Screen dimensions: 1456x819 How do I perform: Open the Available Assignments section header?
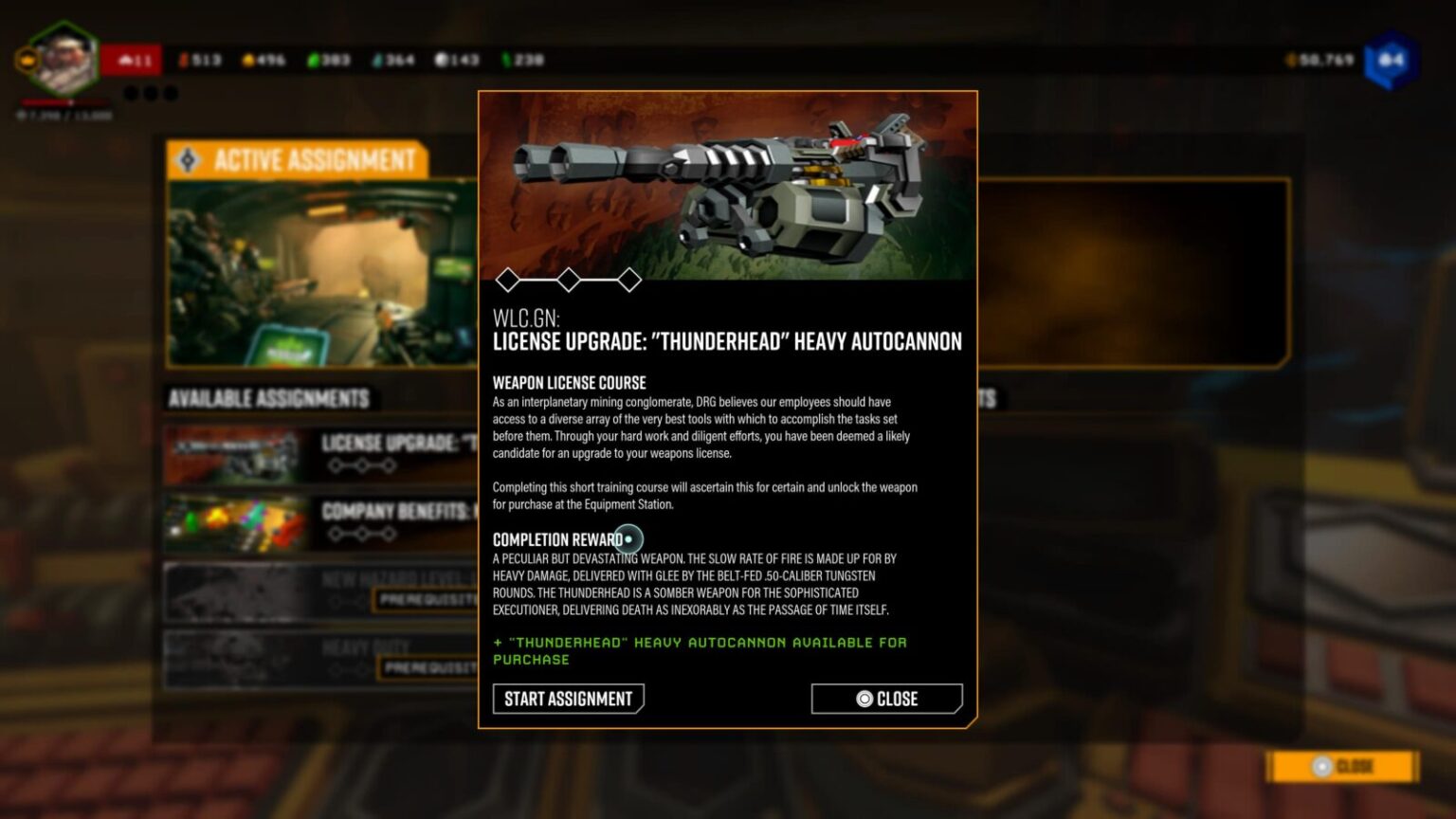coord(268,399)
